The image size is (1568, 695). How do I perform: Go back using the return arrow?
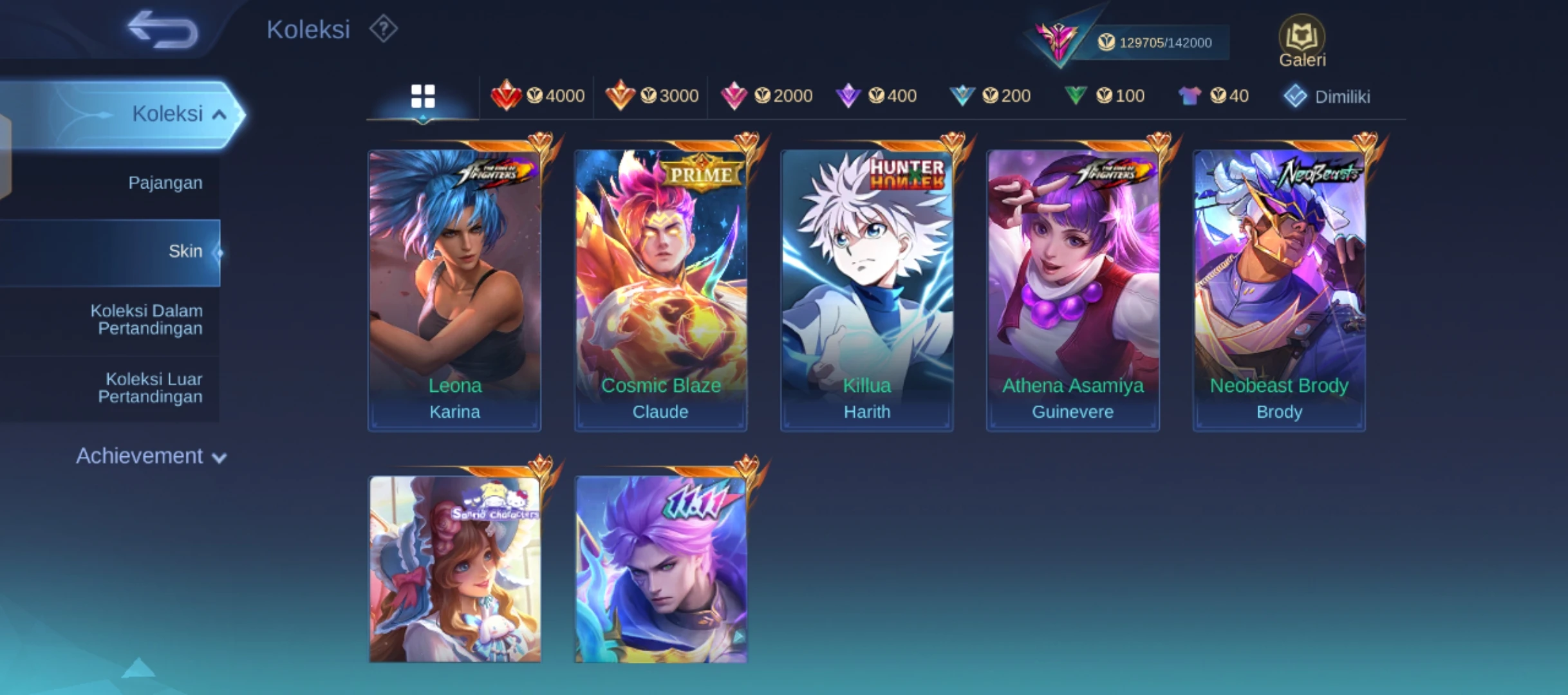[x=163, y=30]
